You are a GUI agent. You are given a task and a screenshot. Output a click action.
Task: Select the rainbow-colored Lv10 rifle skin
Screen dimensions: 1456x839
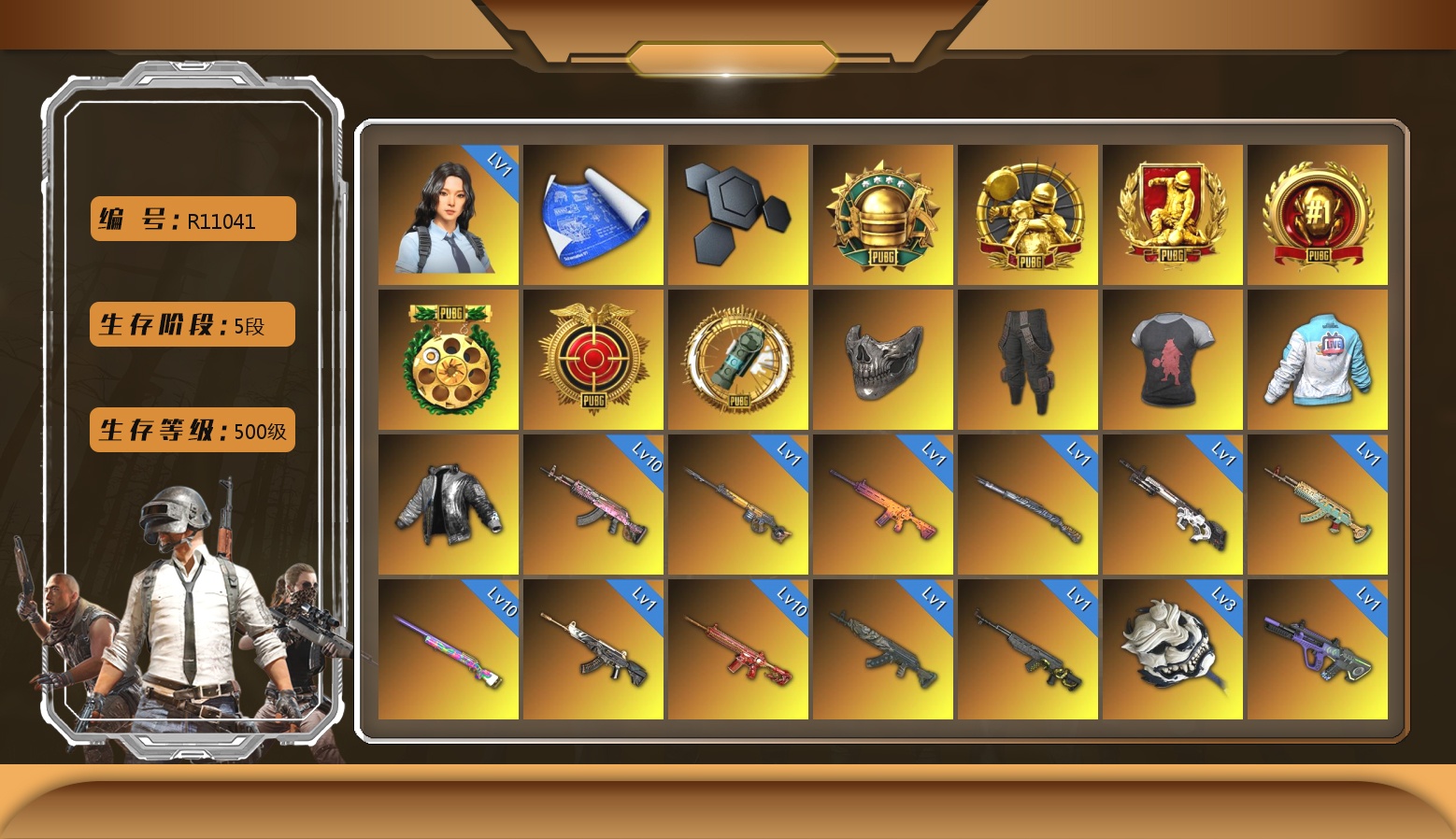point(448,649)
